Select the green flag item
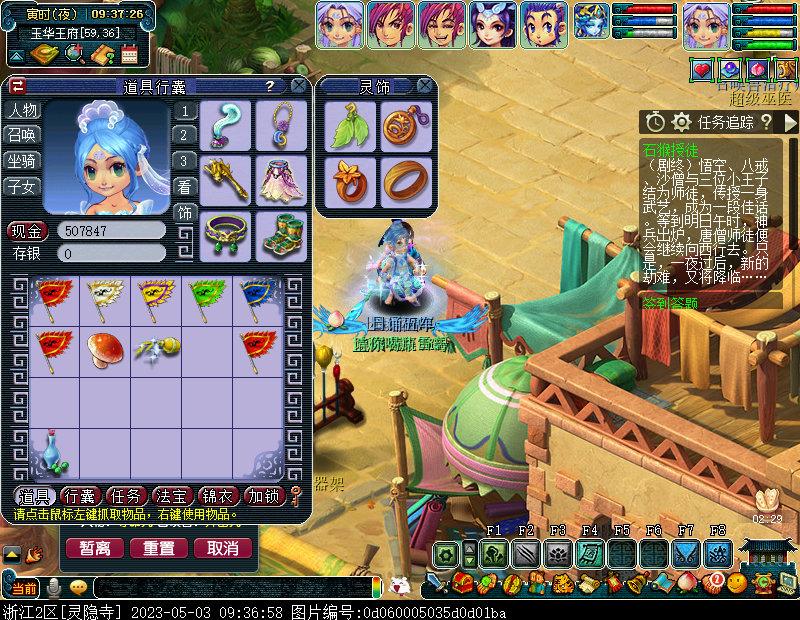Viewport: 800px width, 620px height. [x=206, y=296]
